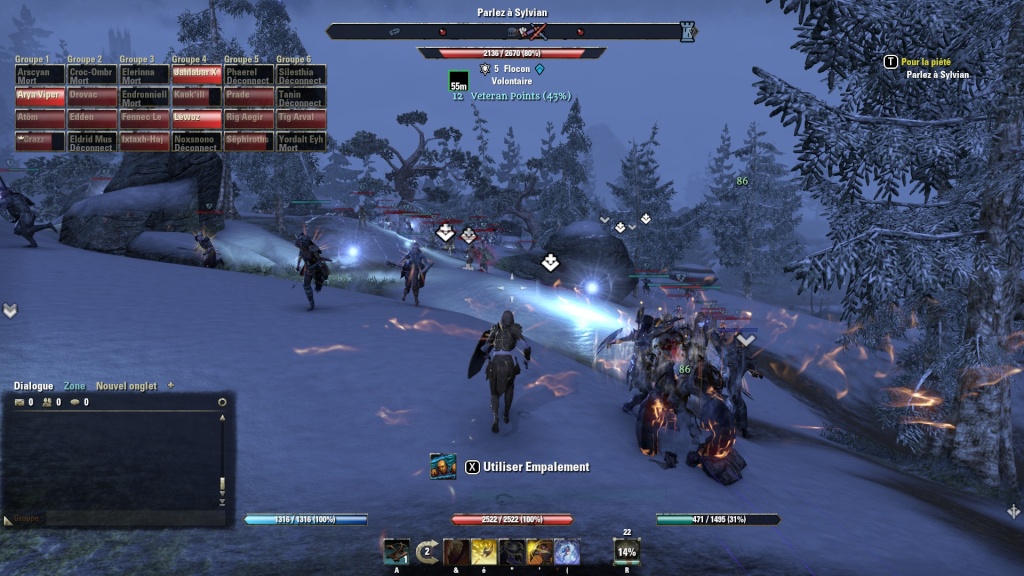
Task: Click the weapon swap arrow icon
Action: click(426, 551)
